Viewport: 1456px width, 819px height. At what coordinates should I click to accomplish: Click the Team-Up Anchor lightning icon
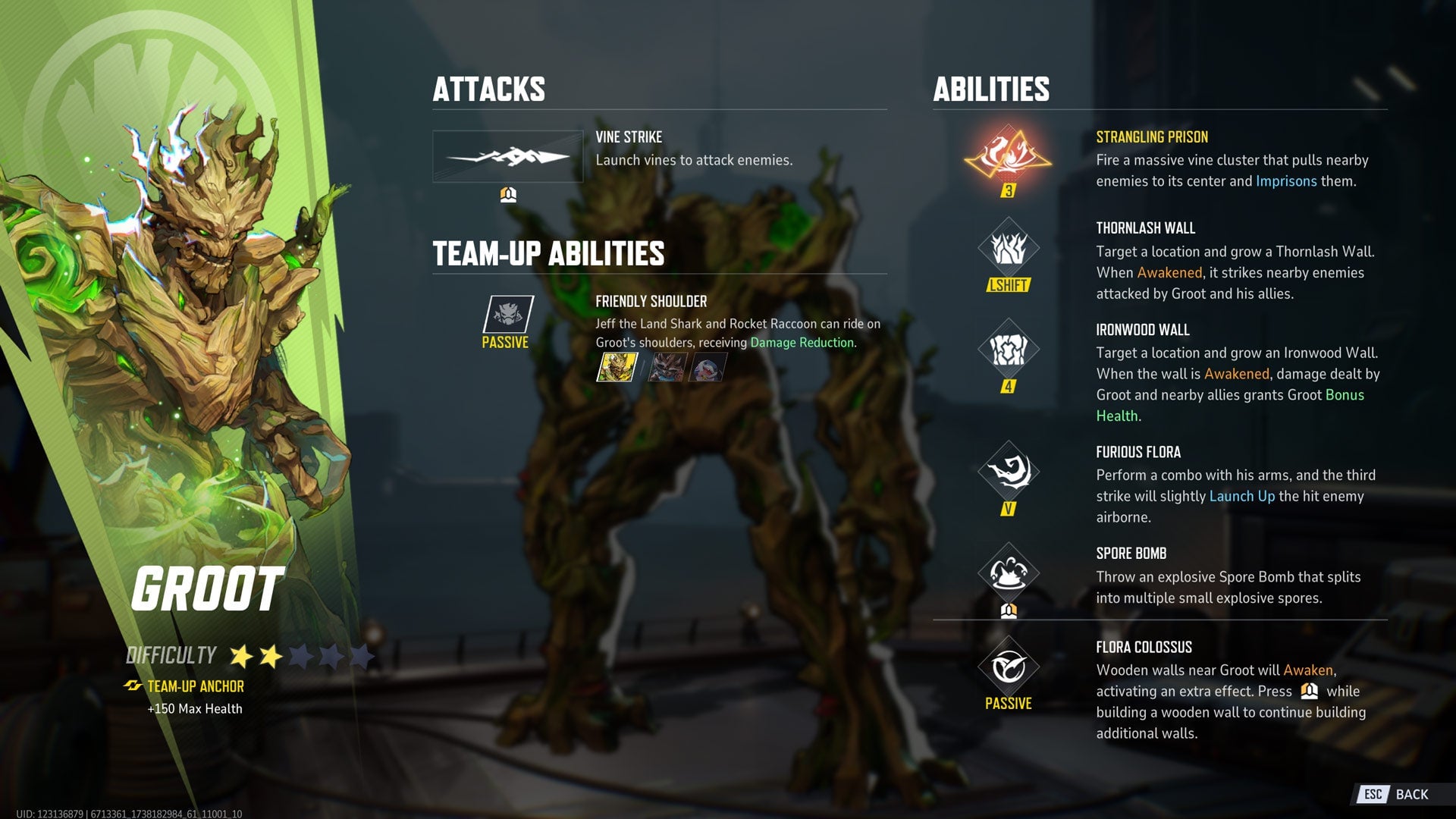133,687
